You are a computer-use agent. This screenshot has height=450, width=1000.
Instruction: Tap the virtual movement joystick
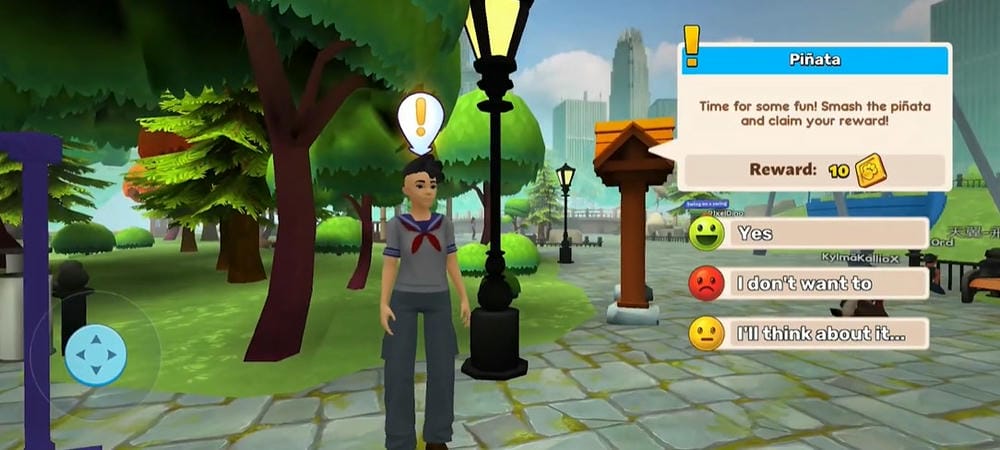[96, 355]
